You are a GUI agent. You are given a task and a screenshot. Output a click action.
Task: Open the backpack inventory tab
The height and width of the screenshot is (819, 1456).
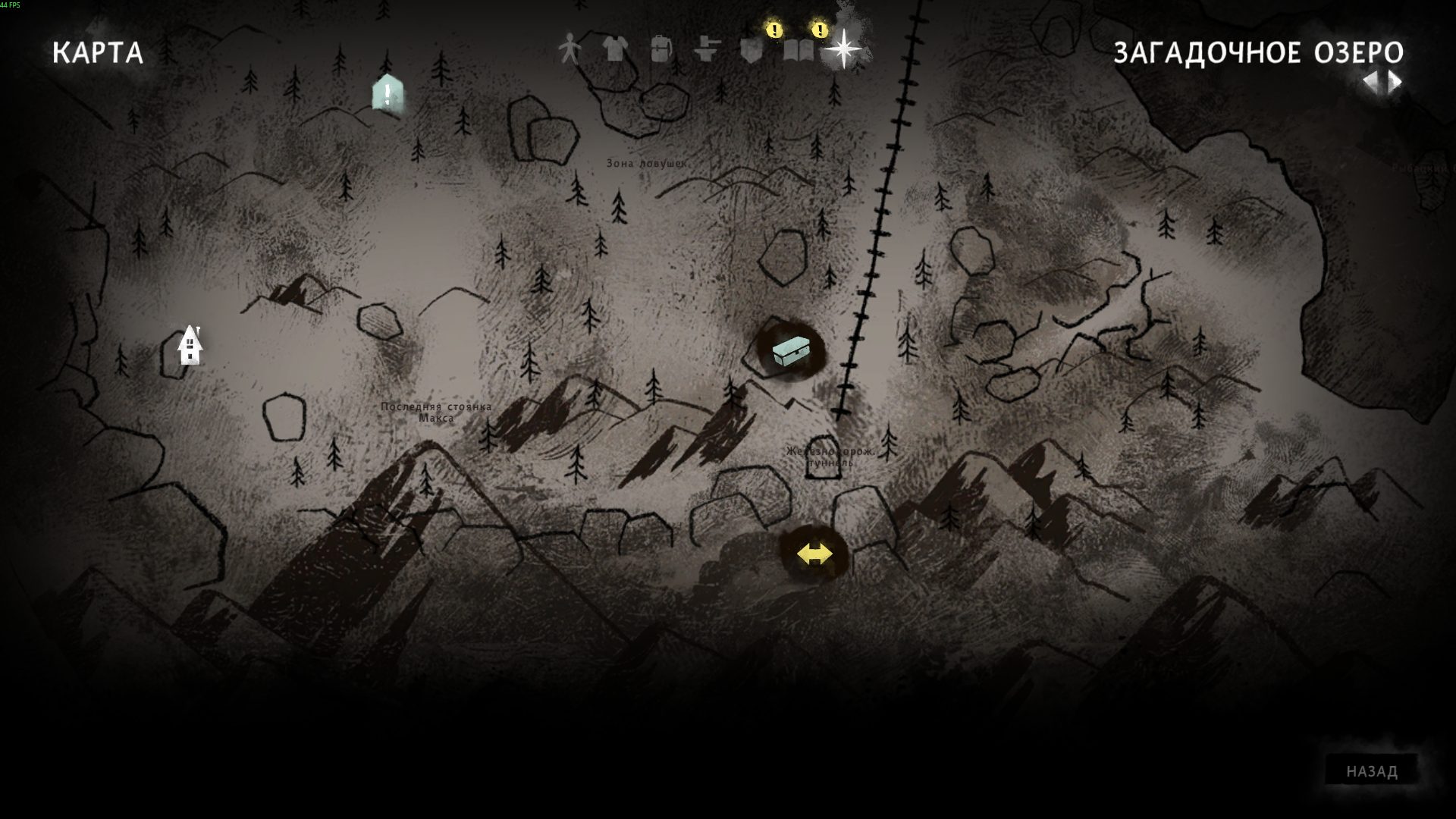tap(661, 50)
